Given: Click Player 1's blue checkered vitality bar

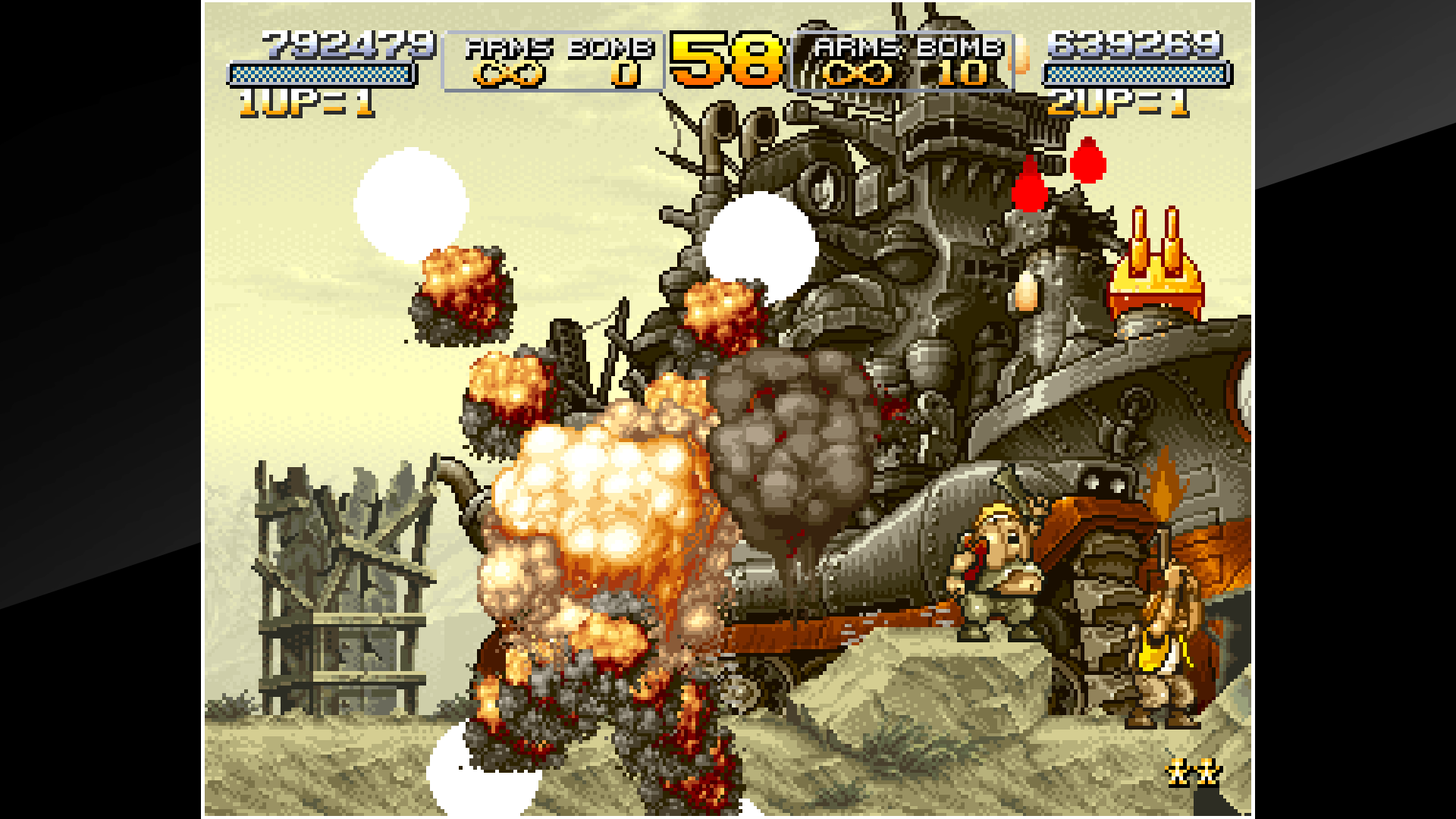Looking at the screenshot, I should [318, 74].
